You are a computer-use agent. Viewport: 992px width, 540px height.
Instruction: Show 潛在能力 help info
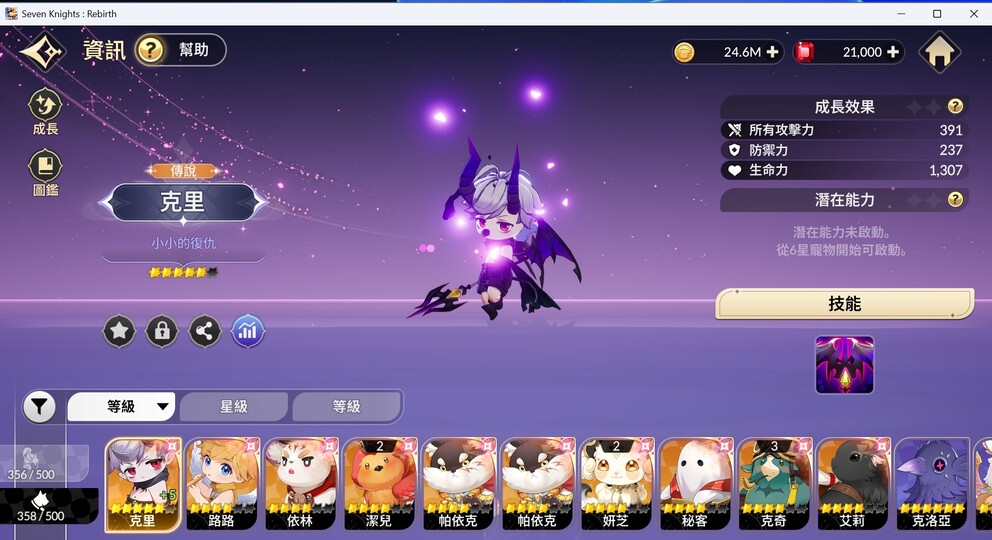point(955,199)
